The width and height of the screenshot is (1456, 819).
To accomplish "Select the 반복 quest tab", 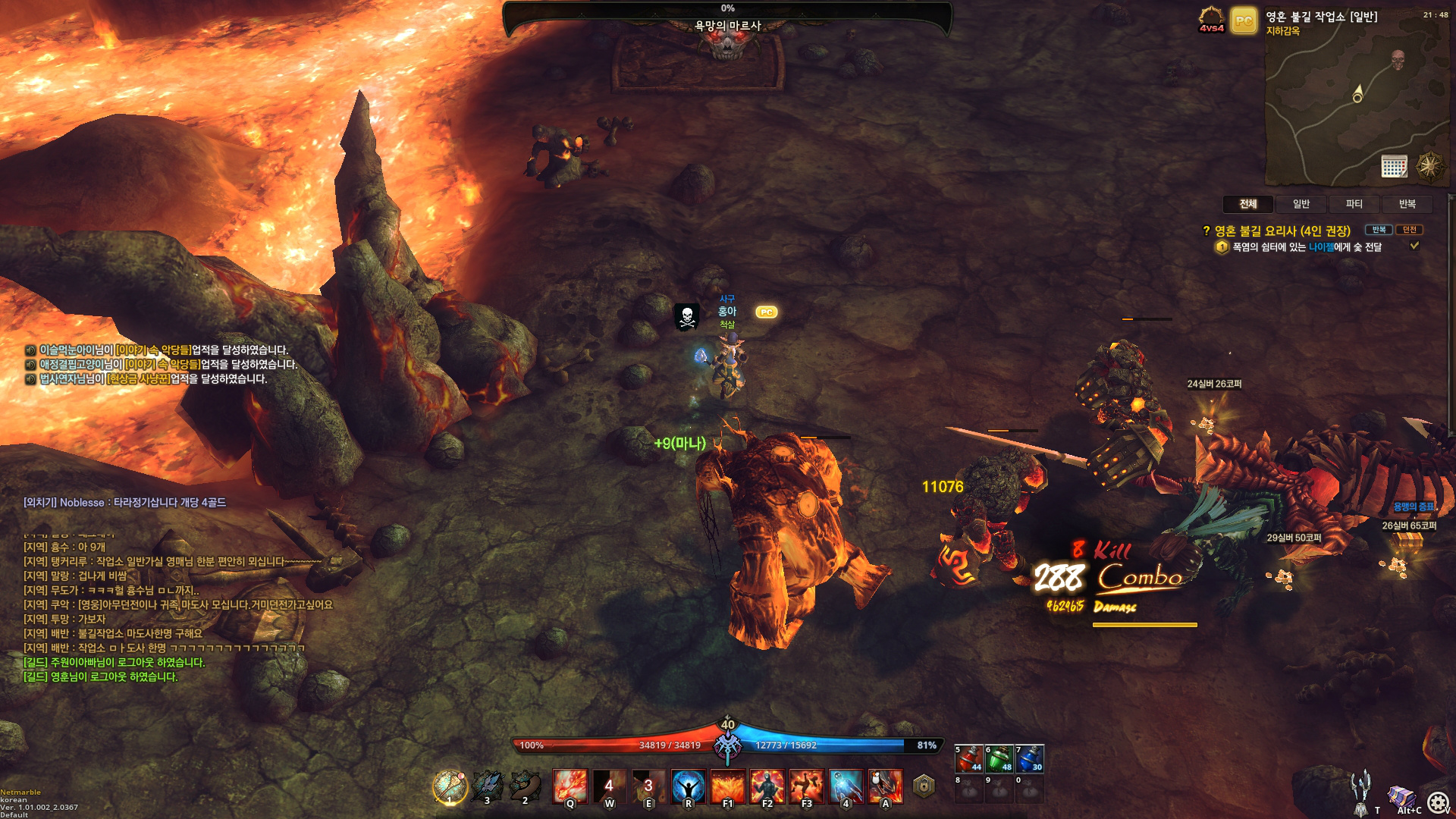I will point(1407,204).
